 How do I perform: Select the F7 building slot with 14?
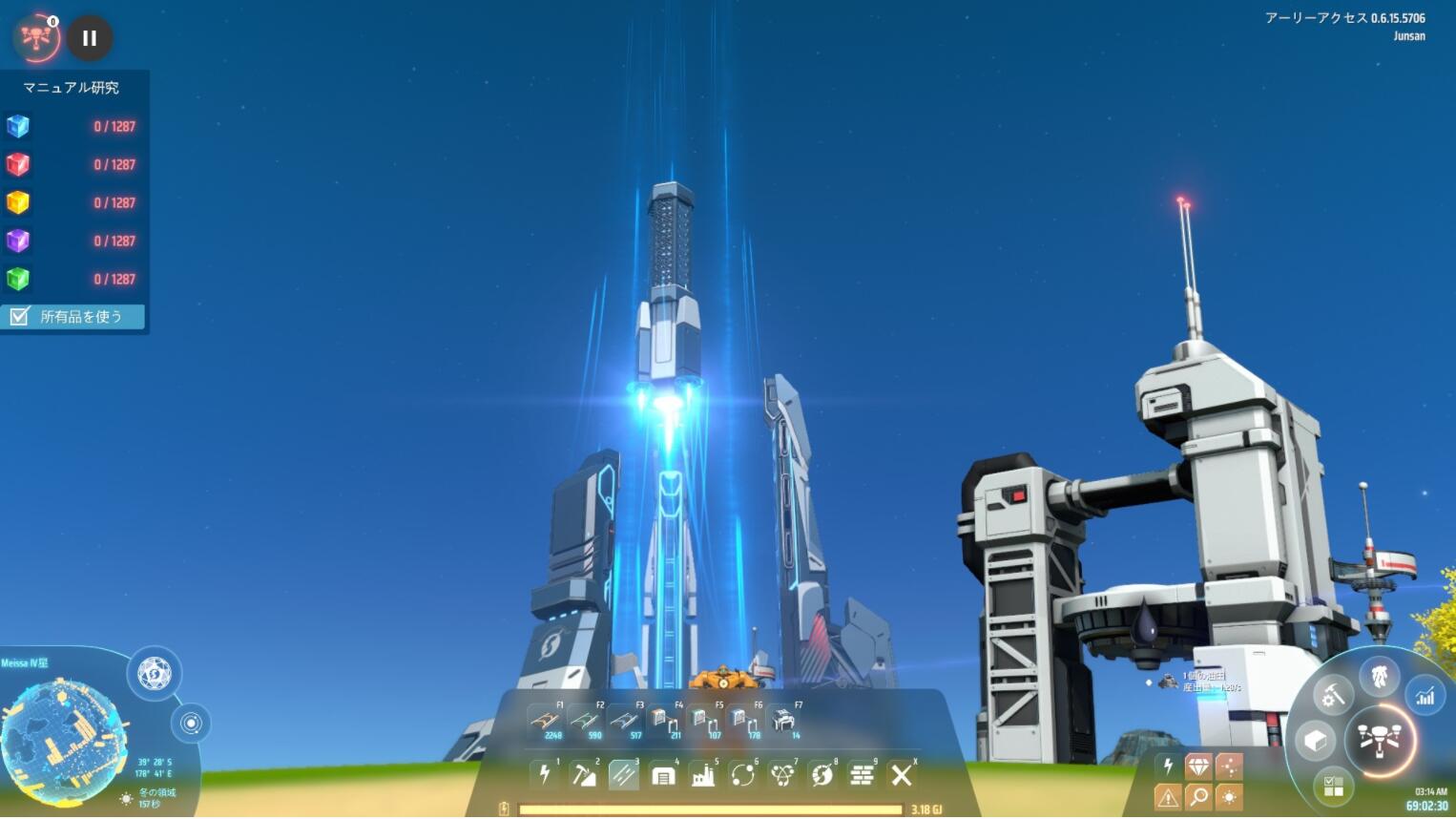click(x=784, y=722)
